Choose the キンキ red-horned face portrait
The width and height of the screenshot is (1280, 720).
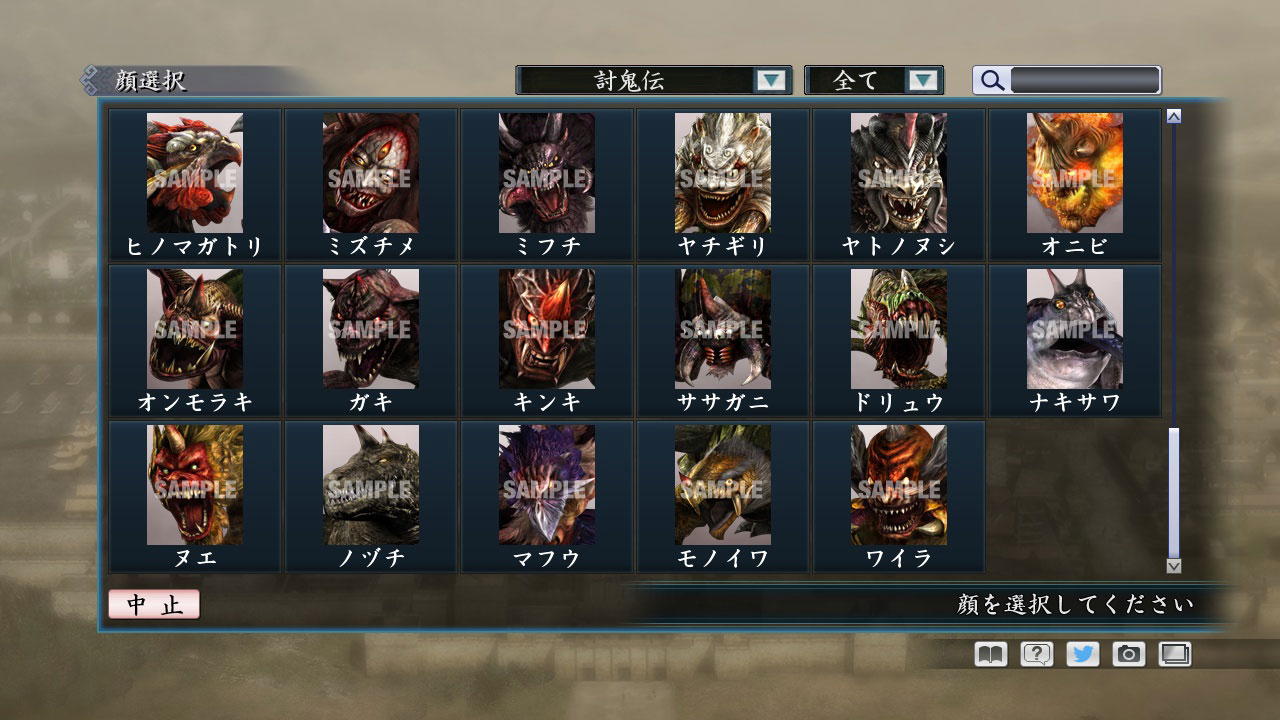[547, 328]
